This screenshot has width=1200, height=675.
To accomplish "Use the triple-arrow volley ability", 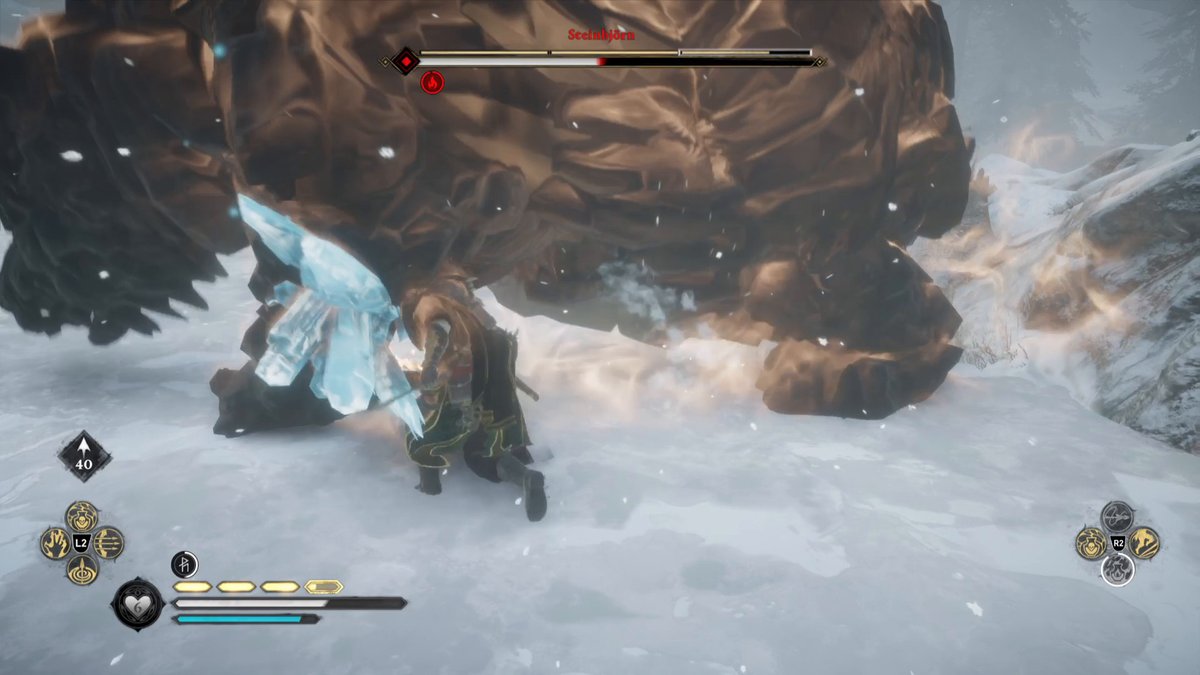I will (x=108, y=543).
